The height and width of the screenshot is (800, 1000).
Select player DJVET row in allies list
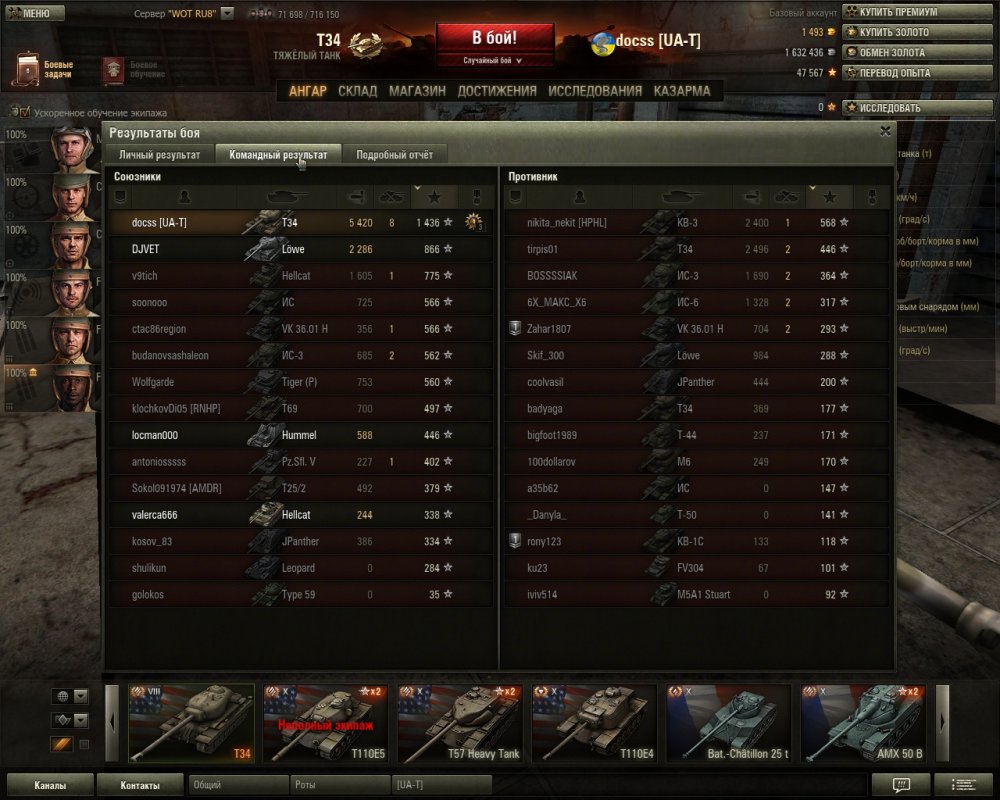coord(300,249)
